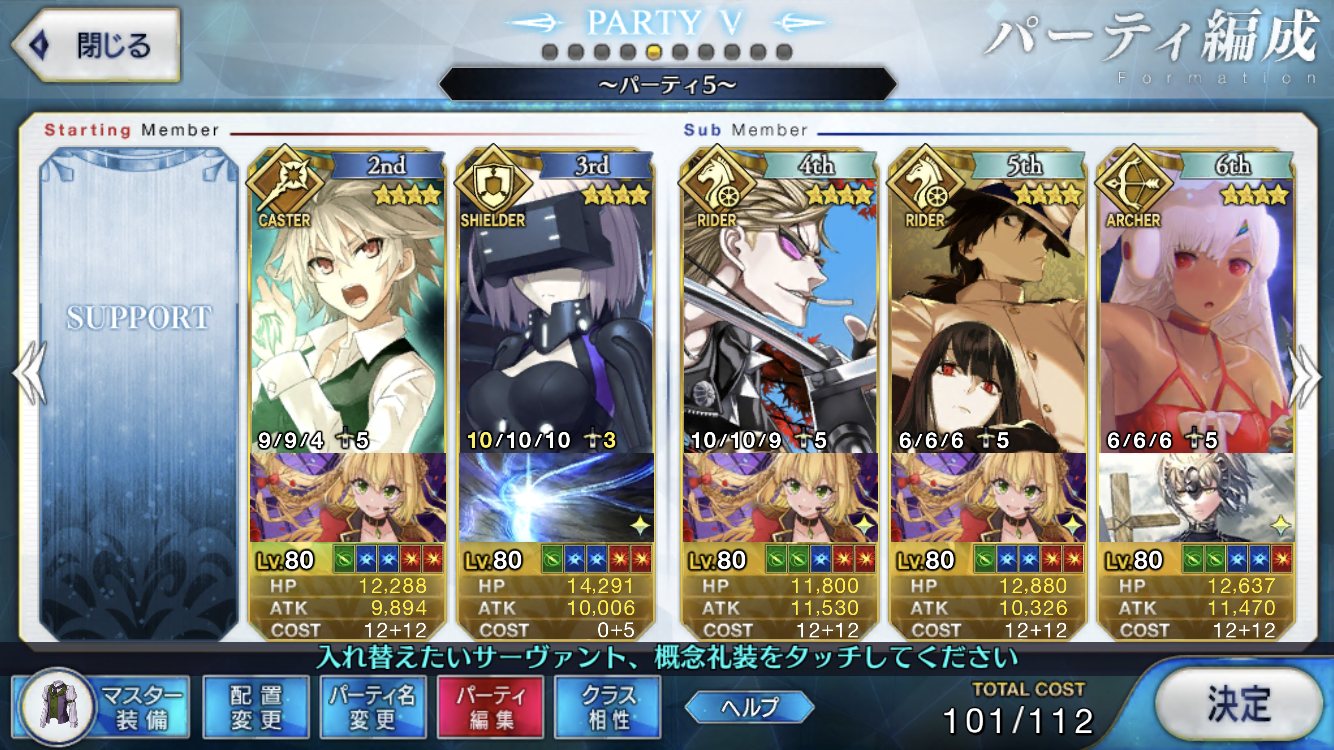
Task: Confirm party with the 決定 button
Action: [1237, 704]
